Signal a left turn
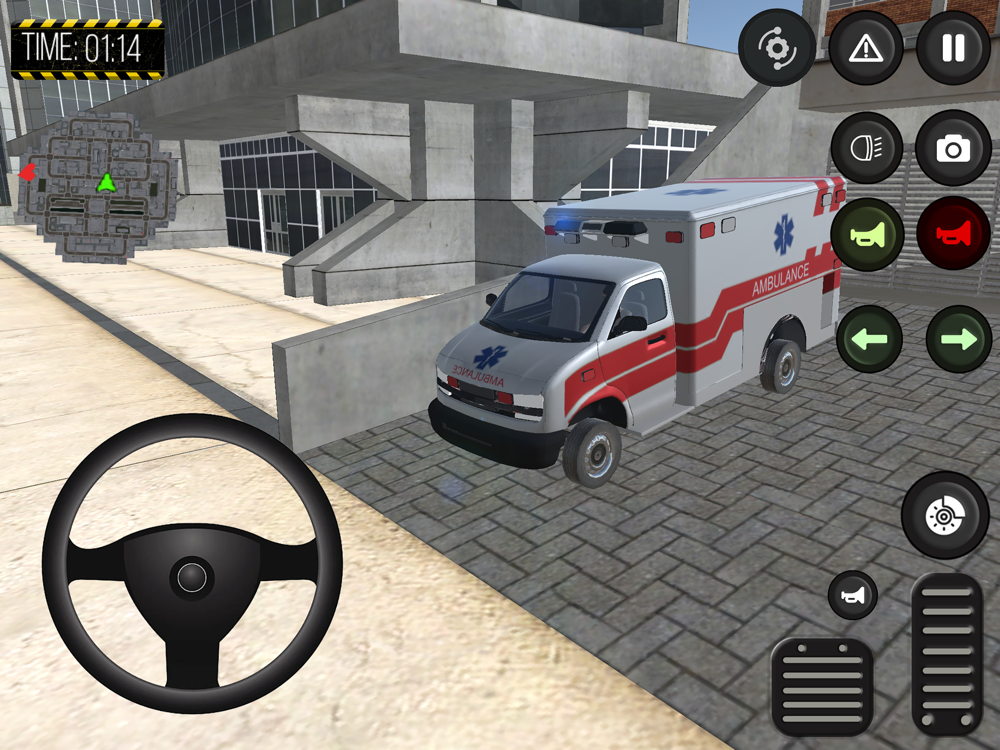This screenshot has height=750, width=1000. pyautogui.click(x=869, y=339)
